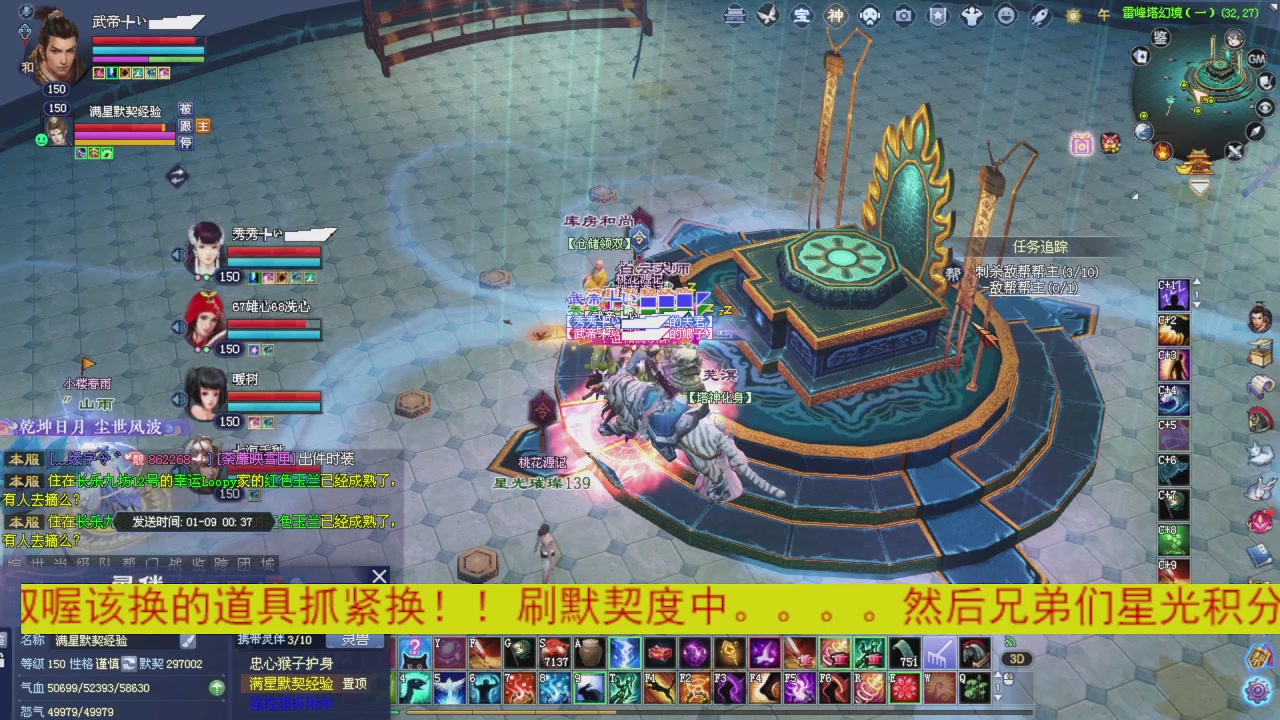The width and height of the screenshot is (1280, 720).
Task: Open the 宝 treasure icon on top toolbar
Action: pyautogui.click(x=804, y=16)
